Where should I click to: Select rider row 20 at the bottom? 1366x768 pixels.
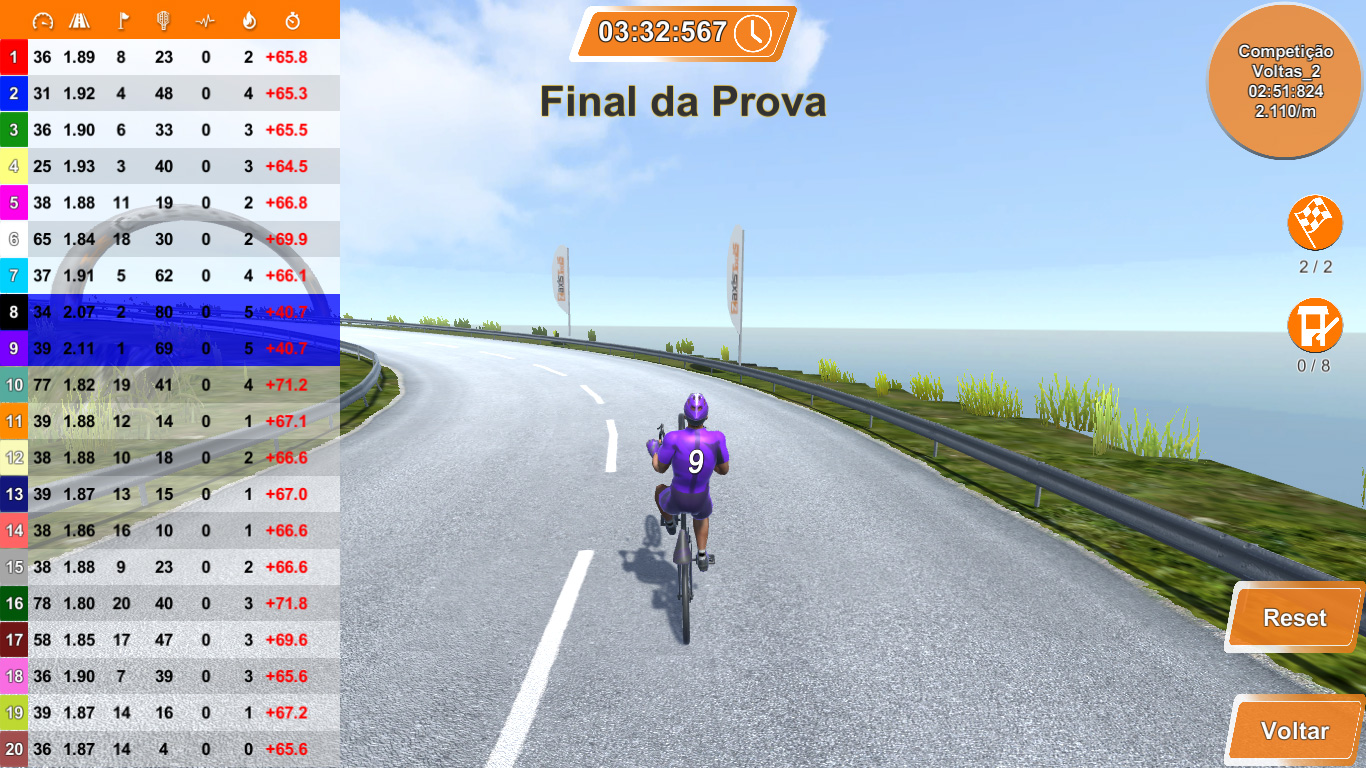coord(170,749)
